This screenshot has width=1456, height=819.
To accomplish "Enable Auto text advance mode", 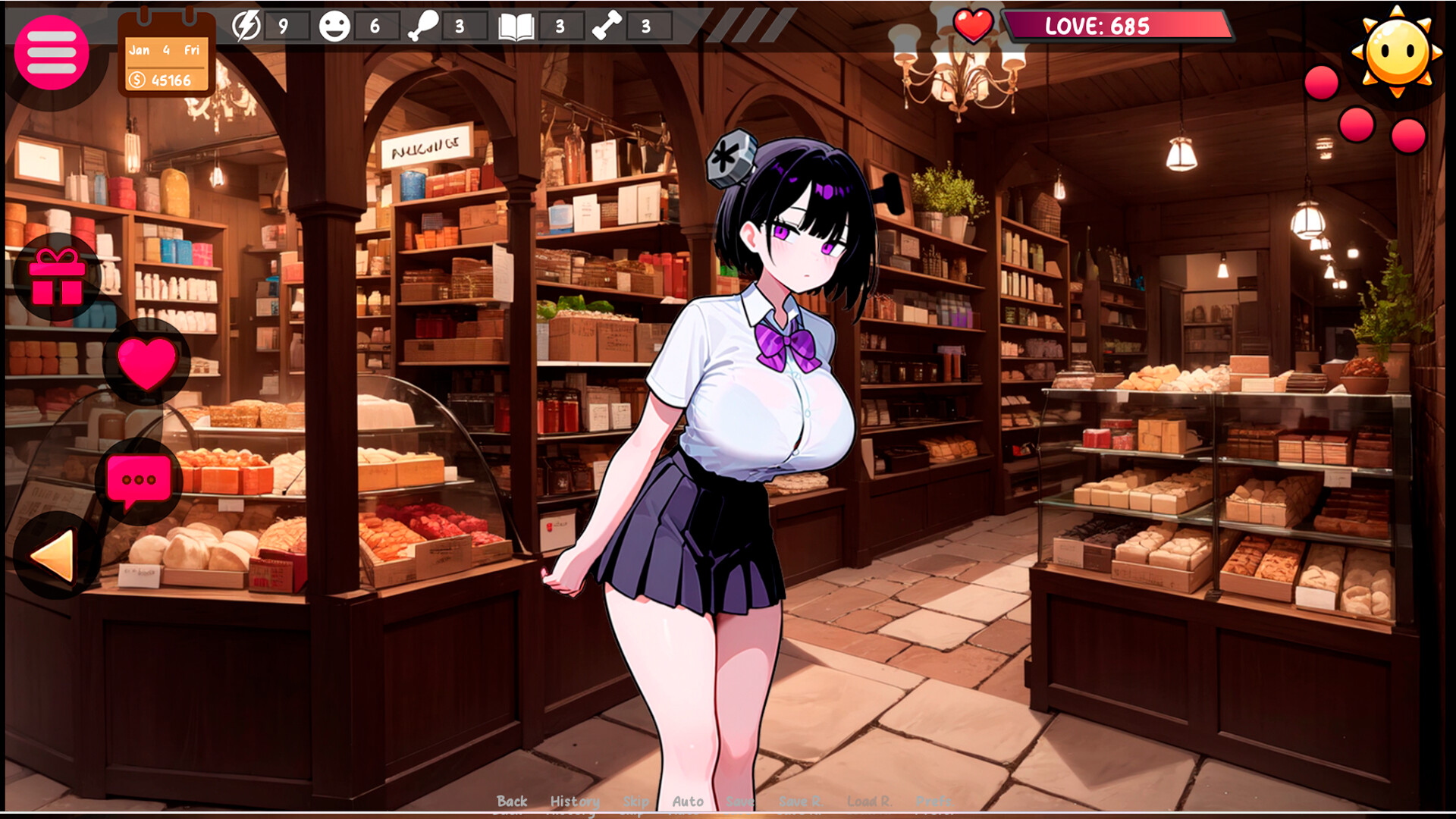I will tap(688, 801).
